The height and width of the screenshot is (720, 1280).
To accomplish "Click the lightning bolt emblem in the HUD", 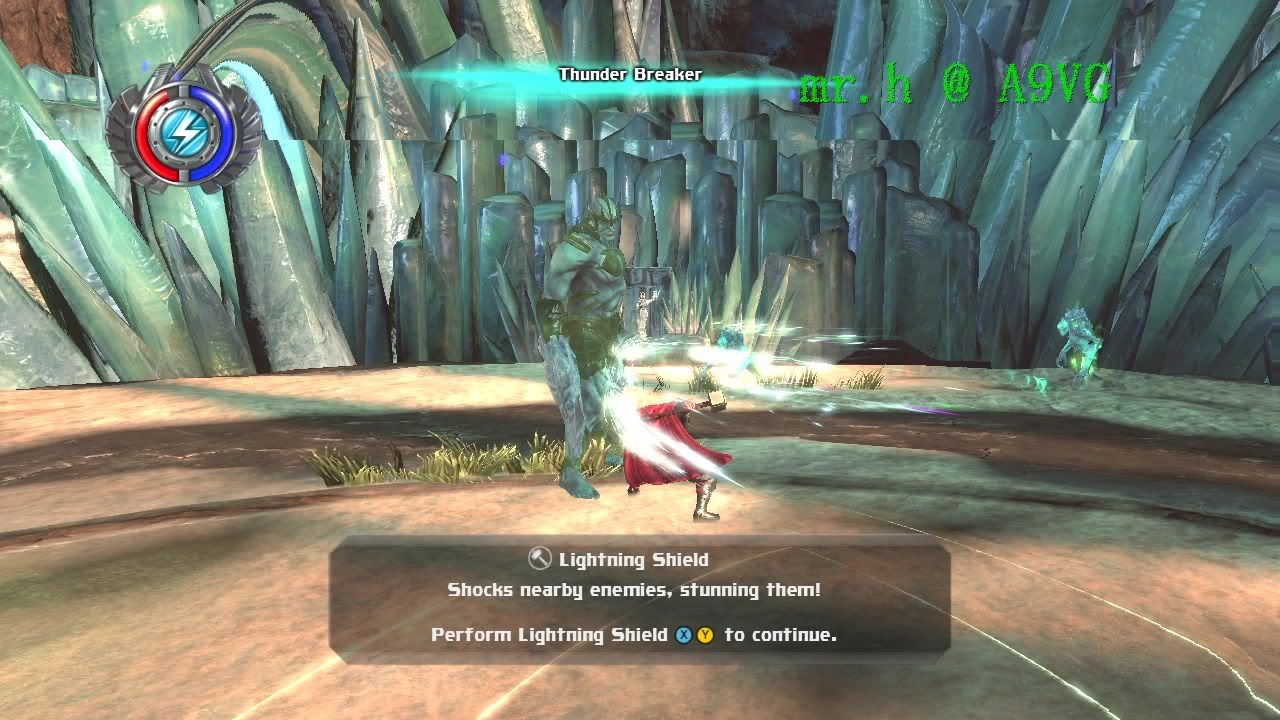I will (x=186, y=129).
